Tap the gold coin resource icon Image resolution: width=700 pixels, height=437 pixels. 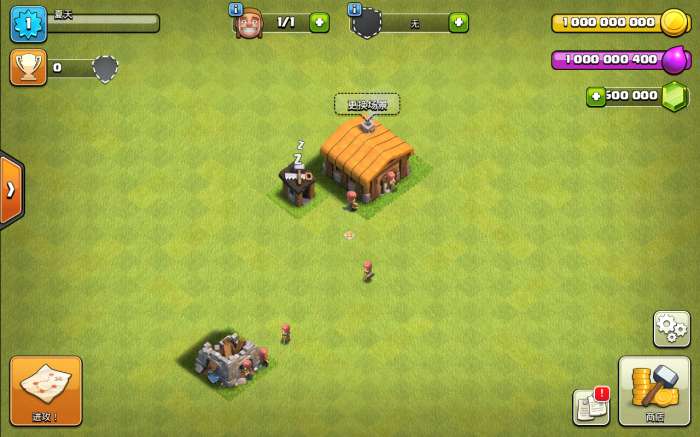(673, 22)
